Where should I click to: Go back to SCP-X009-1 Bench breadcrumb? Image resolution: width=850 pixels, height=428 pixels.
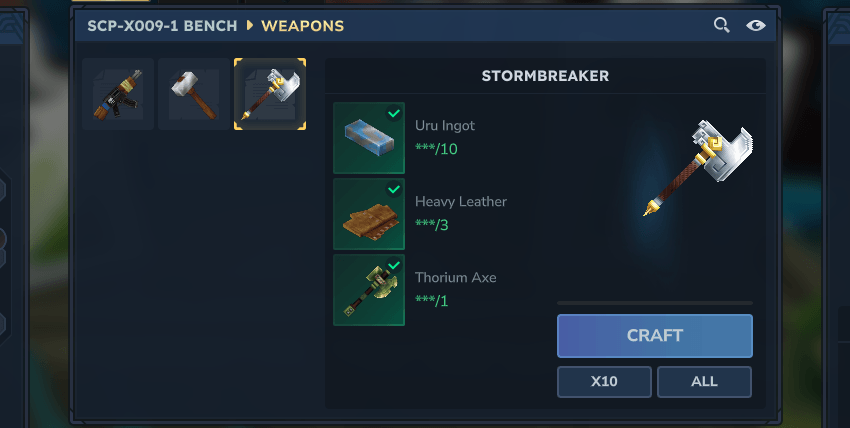coord(163,25)
